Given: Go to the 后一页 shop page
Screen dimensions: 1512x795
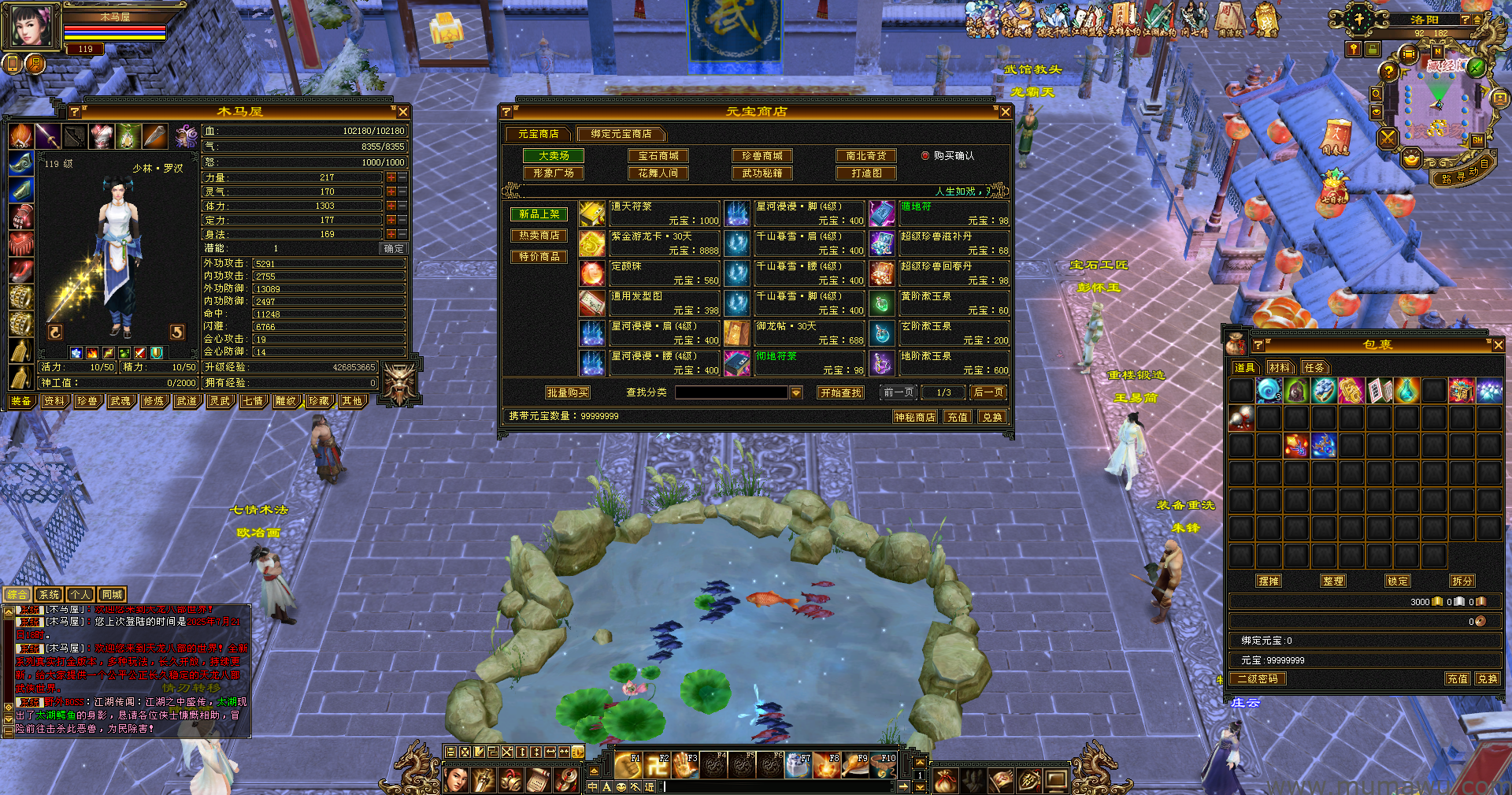Looking at the screenshot, I should click(988, 392).
